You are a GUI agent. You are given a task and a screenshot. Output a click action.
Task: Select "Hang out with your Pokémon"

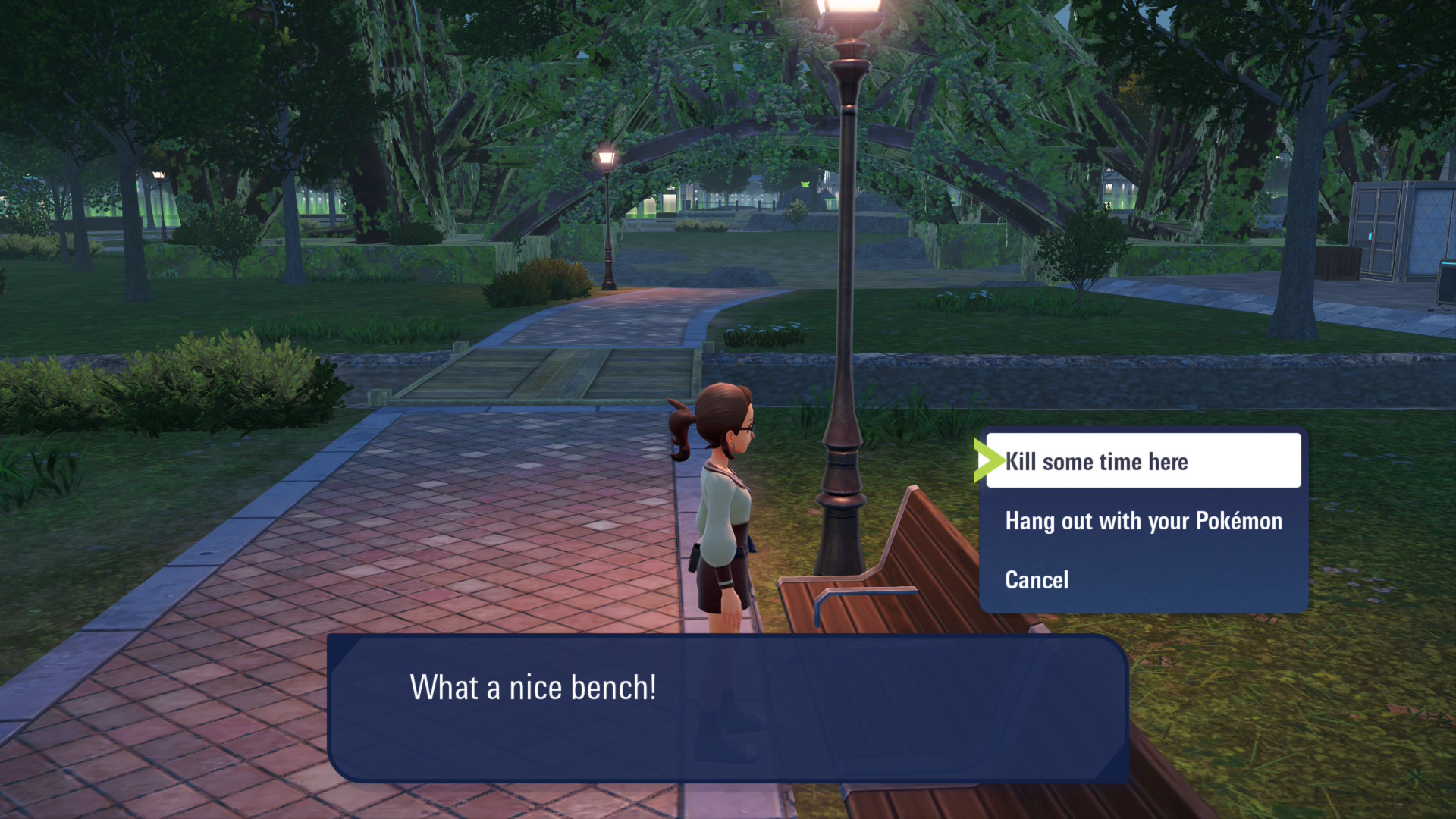click(x=1143, y=521)
